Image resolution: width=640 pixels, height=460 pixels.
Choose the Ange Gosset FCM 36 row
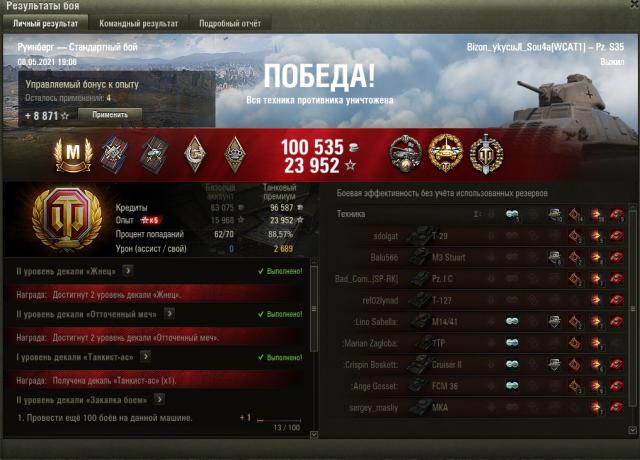tap(480, 386)
